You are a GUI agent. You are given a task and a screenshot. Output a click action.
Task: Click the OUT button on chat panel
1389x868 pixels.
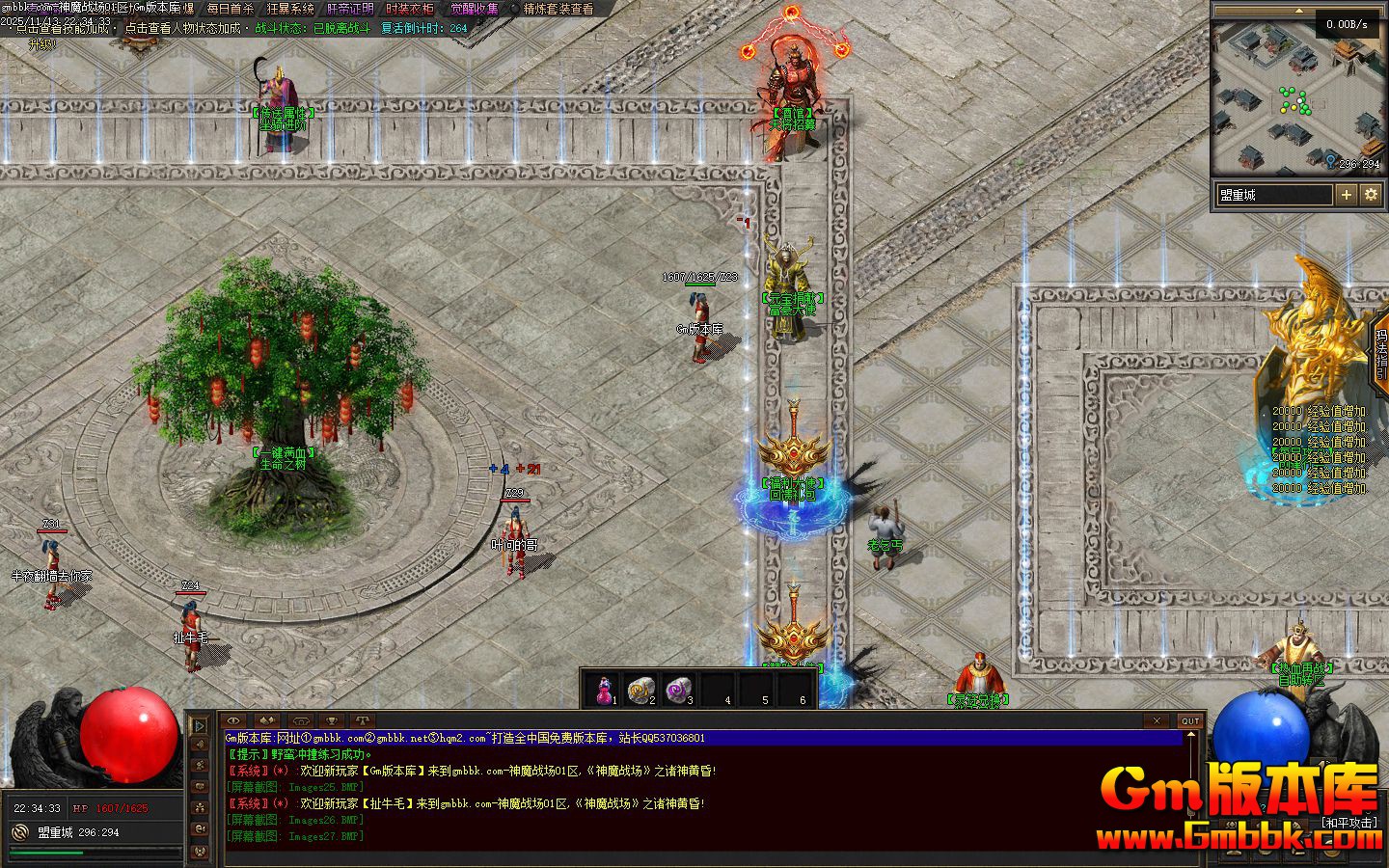point(1191,720)
